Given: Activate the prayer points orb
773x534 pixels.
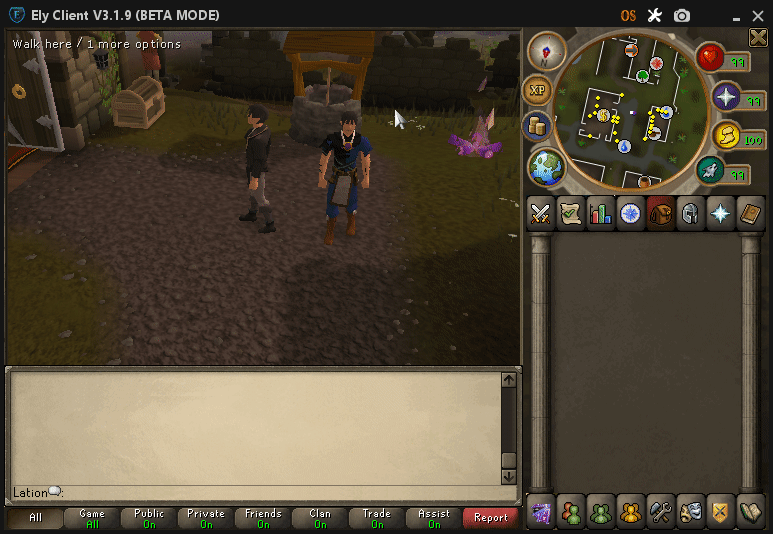Looking at the screenshot, I should (725, 97).
